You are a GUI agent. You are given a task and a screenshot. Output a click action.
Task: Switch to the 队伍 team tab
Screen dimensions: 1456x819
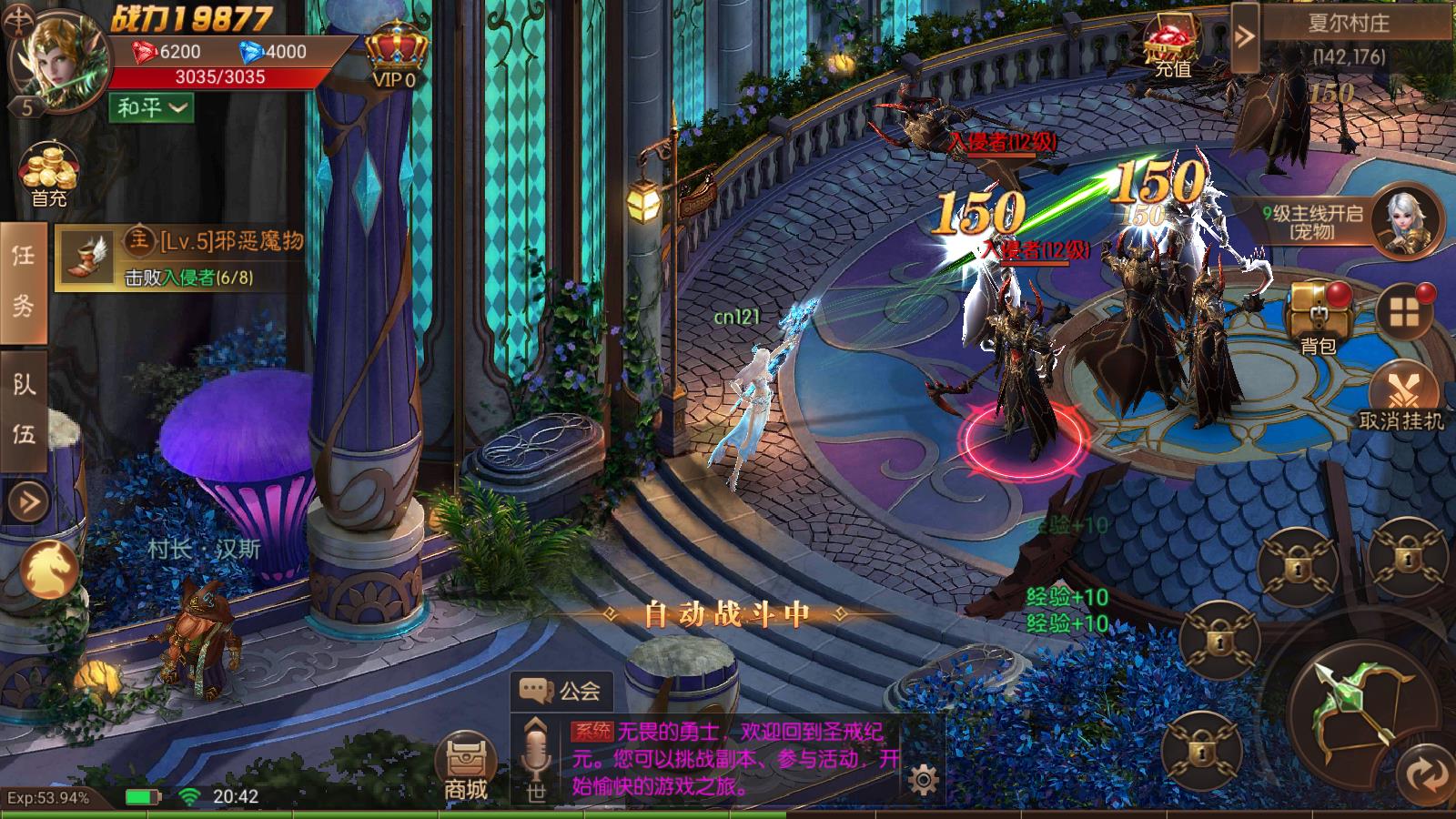24,409
